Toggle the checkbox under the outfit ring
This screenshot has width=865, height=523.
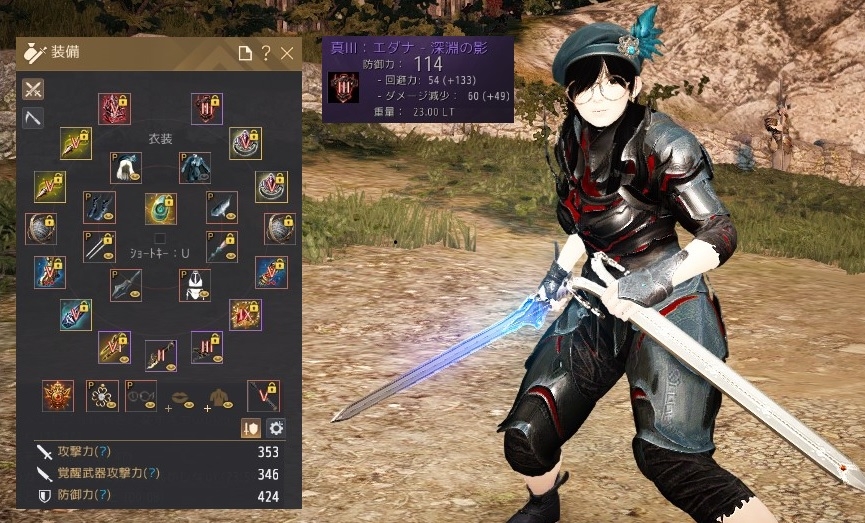160,238
